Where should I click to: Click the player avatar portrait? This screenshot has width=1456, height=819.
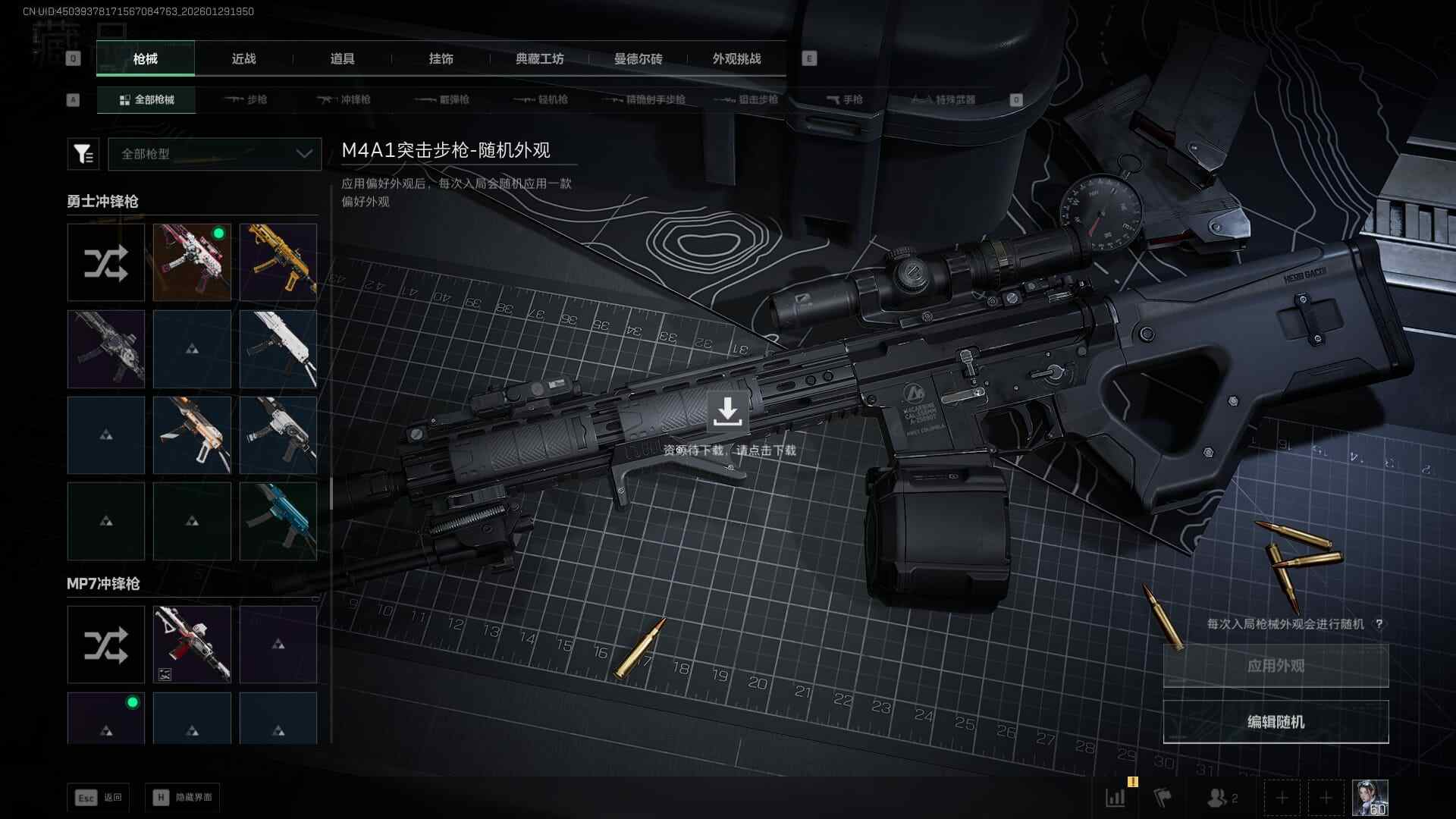(x=1370, y=798)
